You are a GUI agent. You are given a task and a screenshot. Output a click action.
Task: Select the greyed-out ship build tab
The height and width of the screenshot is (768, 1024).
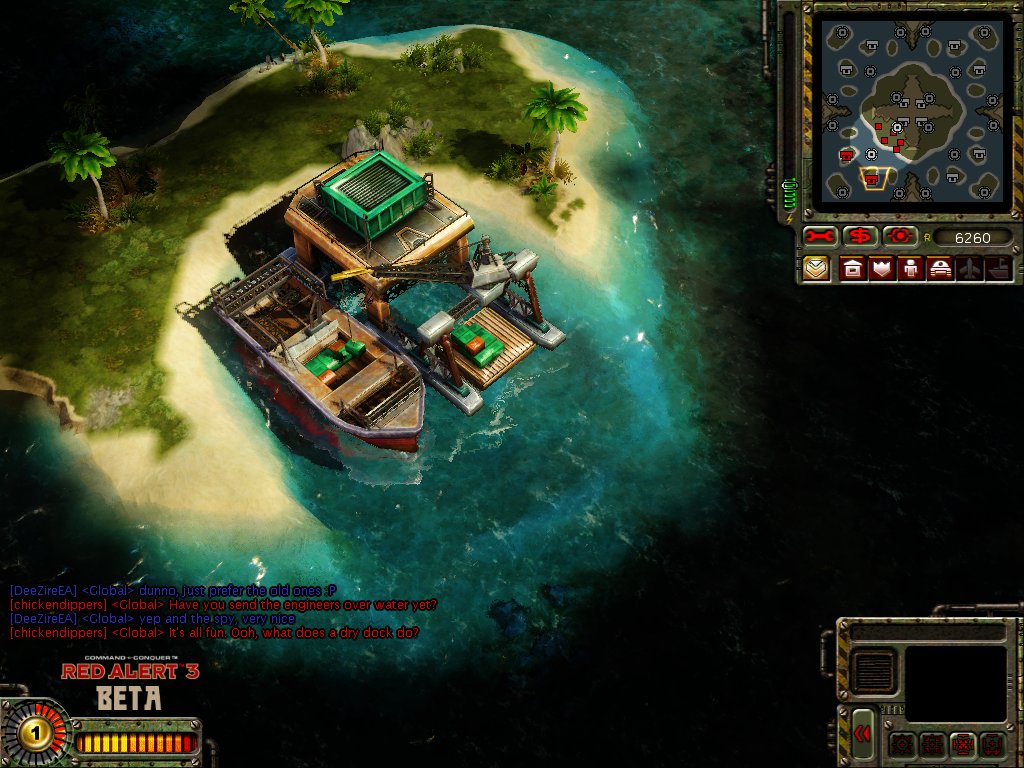997,269
